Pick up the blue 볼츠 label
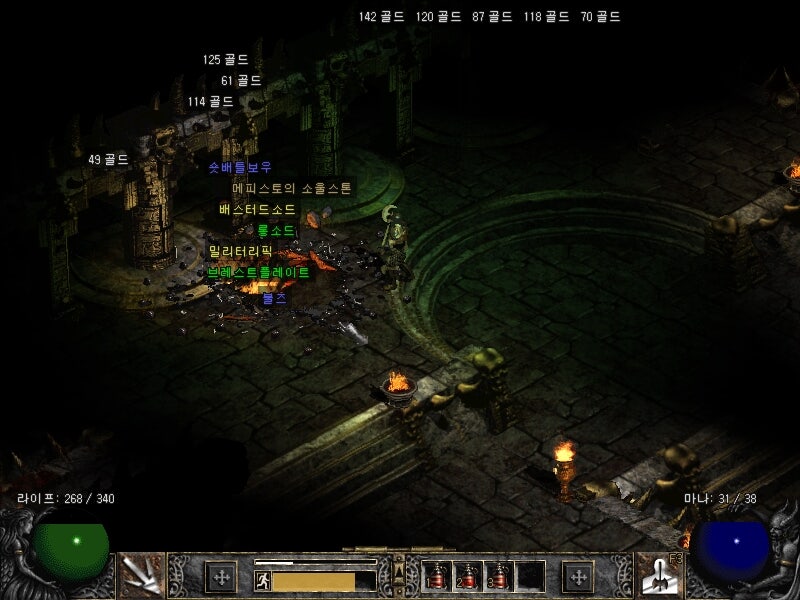800x600 pixels. tap(274, 298)
